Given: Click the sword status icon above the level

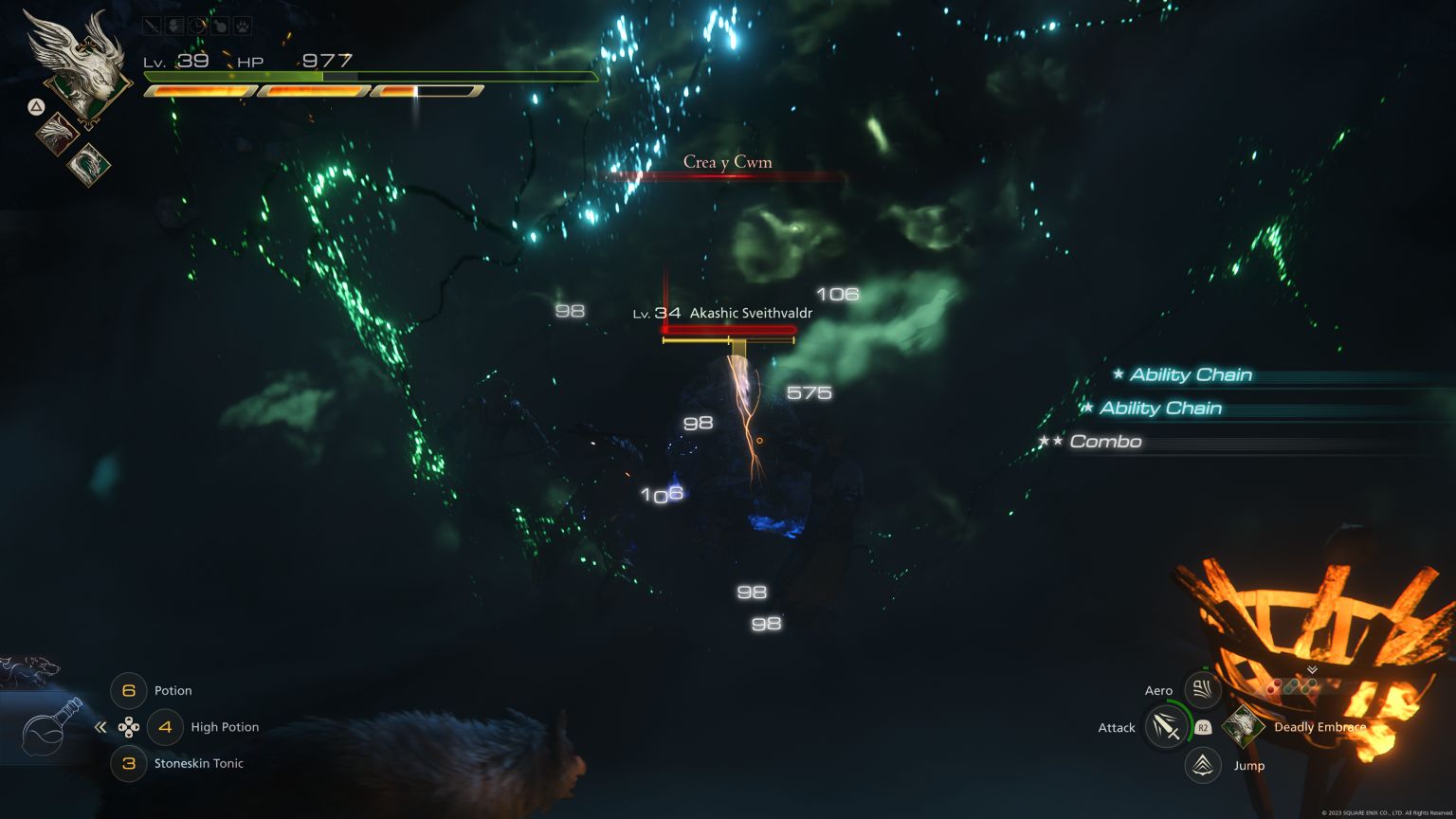Looking at the screenshot, I should (152, 27).
